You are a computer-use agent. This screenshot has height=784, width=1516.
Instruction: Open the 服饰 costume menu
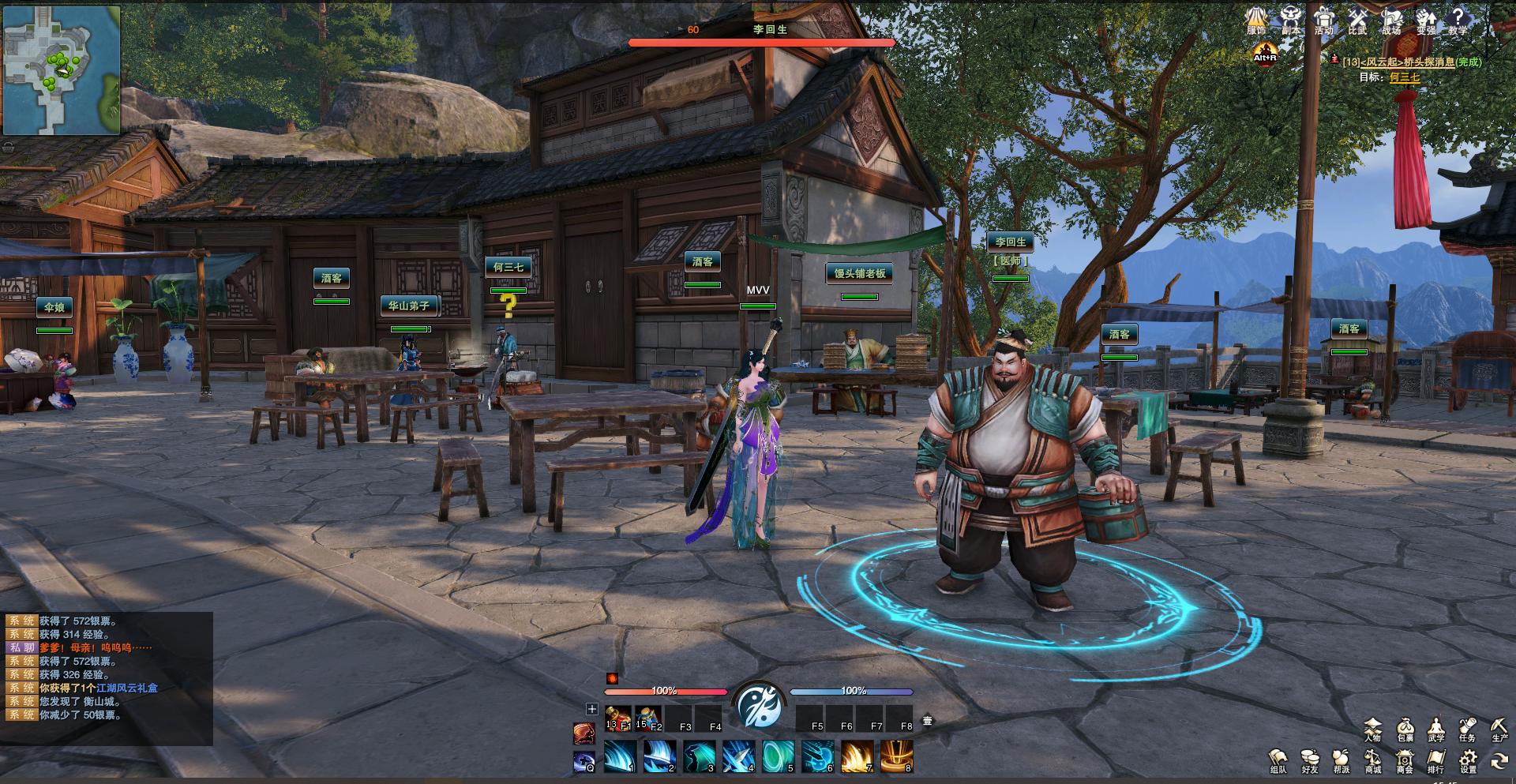point(1256,19)
